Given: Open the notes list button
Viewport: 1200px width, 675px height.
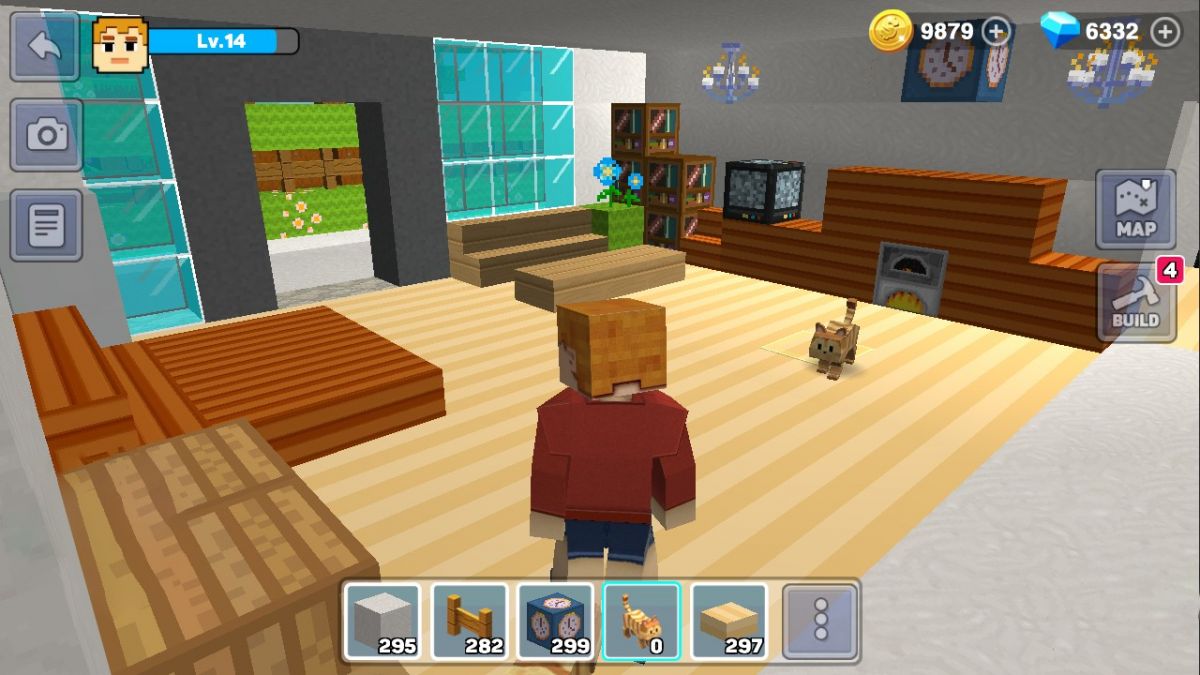Looking at the screenshot, I should tap(46, 225).
